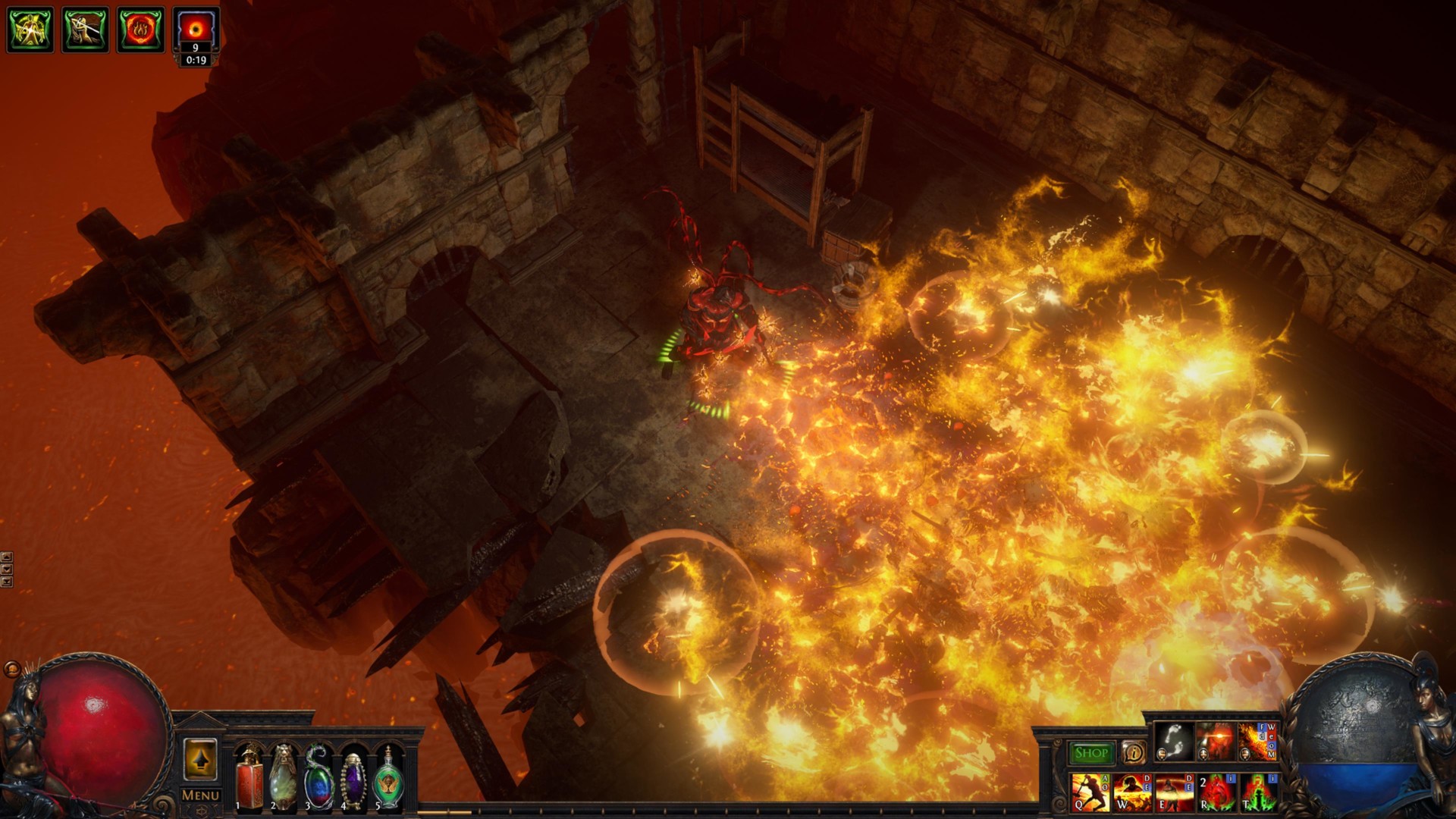Activate the E fire ring skill
1456x819 pixels.
coord(1174,792)
